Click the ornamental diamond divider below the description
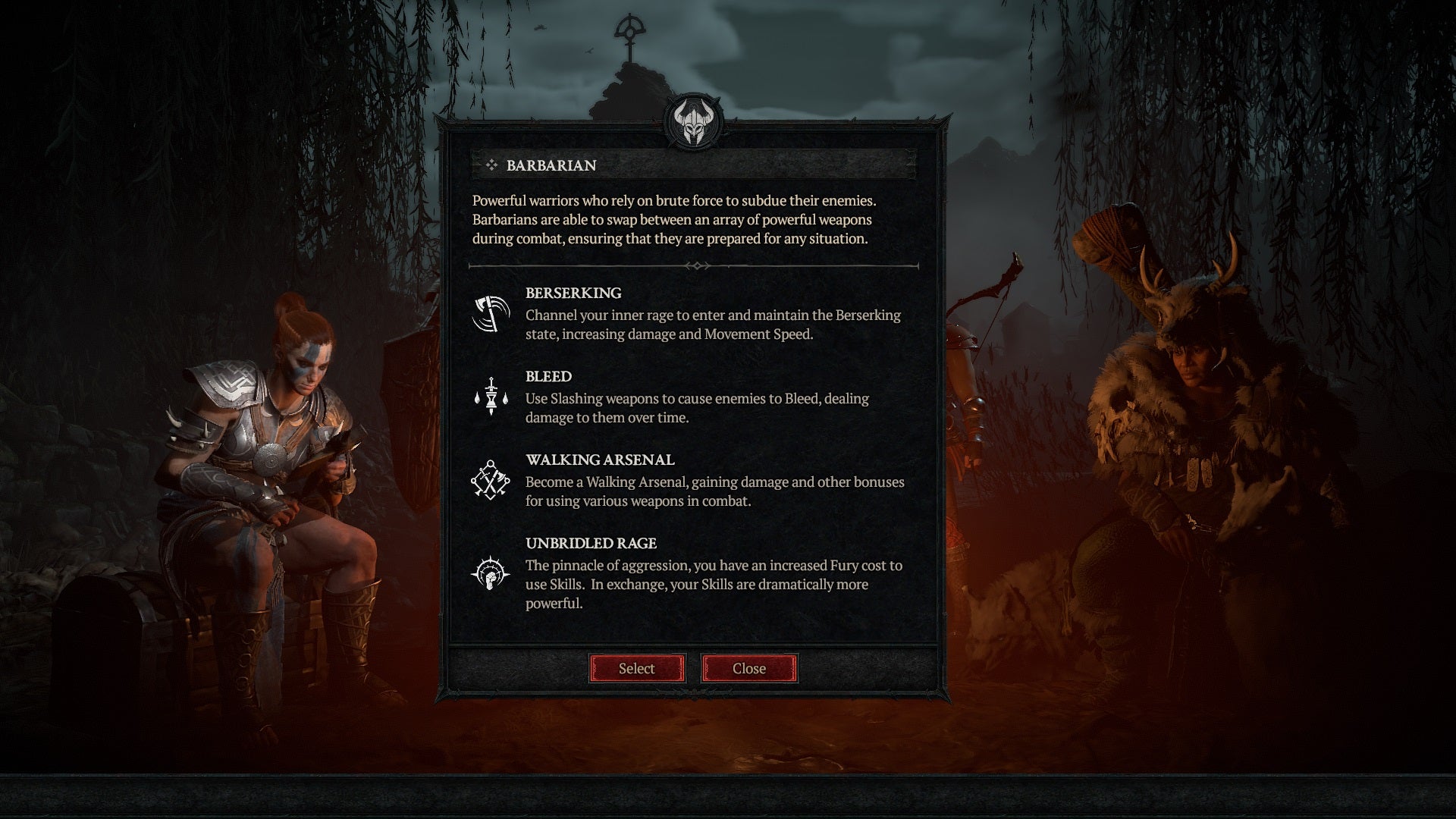The width and height of the screenshot is (1456, 819). pyautogui.click(x=698, y=265)
